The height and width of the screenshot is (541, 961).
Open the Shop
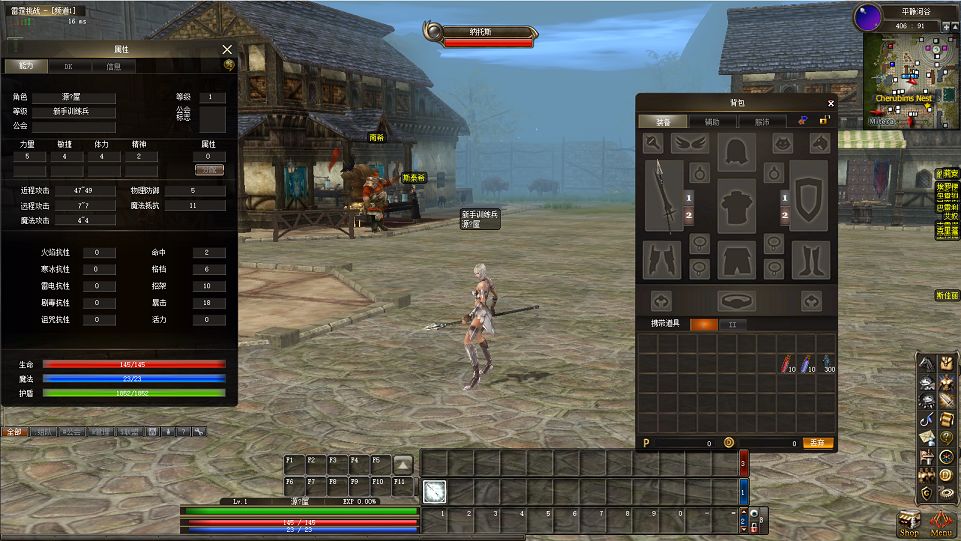[x=908, y=523]
